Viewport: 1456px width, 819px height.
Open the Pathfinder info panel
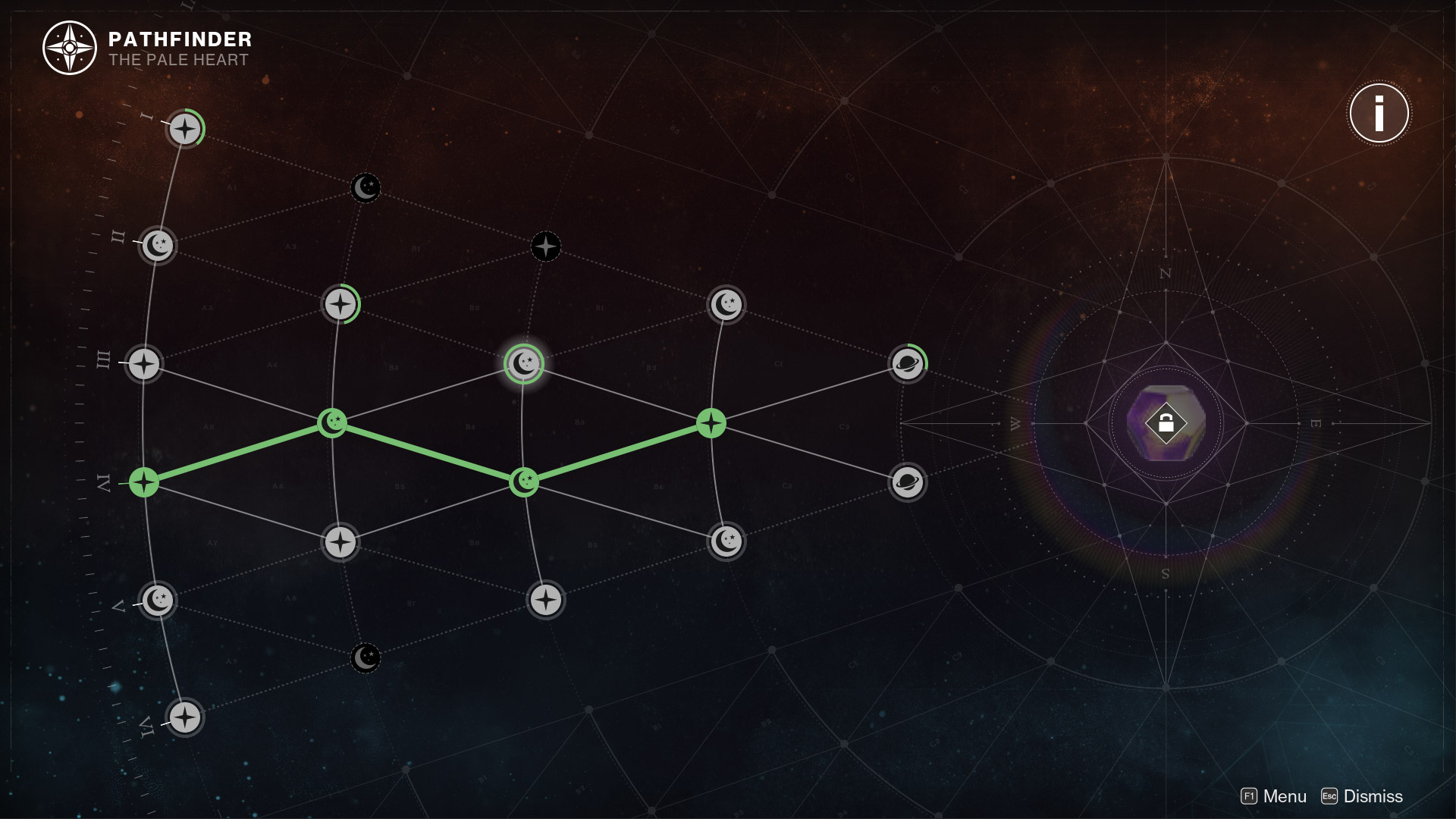pyautogui.click(x=1380, y=113)
